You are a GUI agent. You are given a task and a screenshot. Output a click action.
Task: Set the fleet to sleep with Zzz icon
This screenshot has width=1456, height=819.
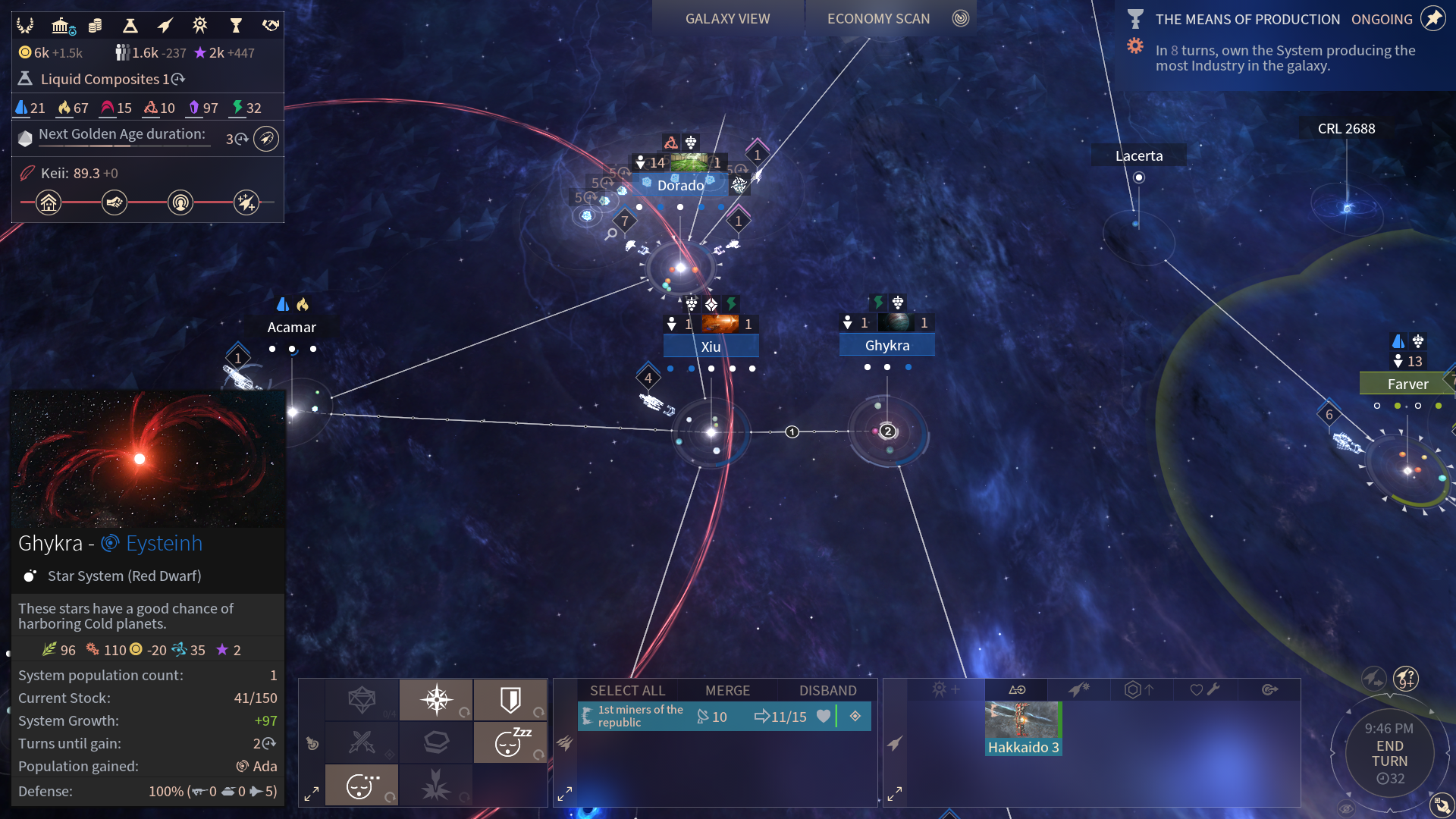[x=510, y=742]
